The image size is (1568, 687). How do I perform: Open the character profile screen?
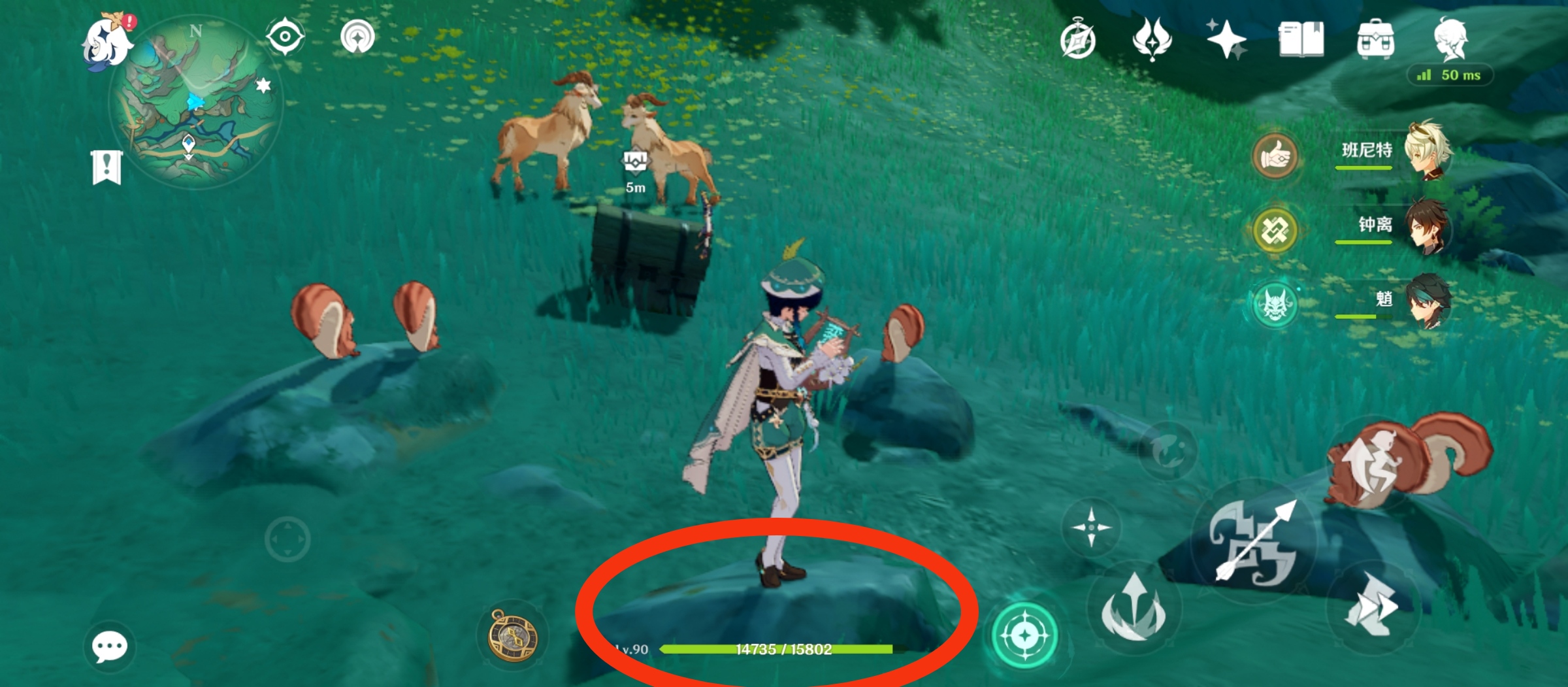1450,39
